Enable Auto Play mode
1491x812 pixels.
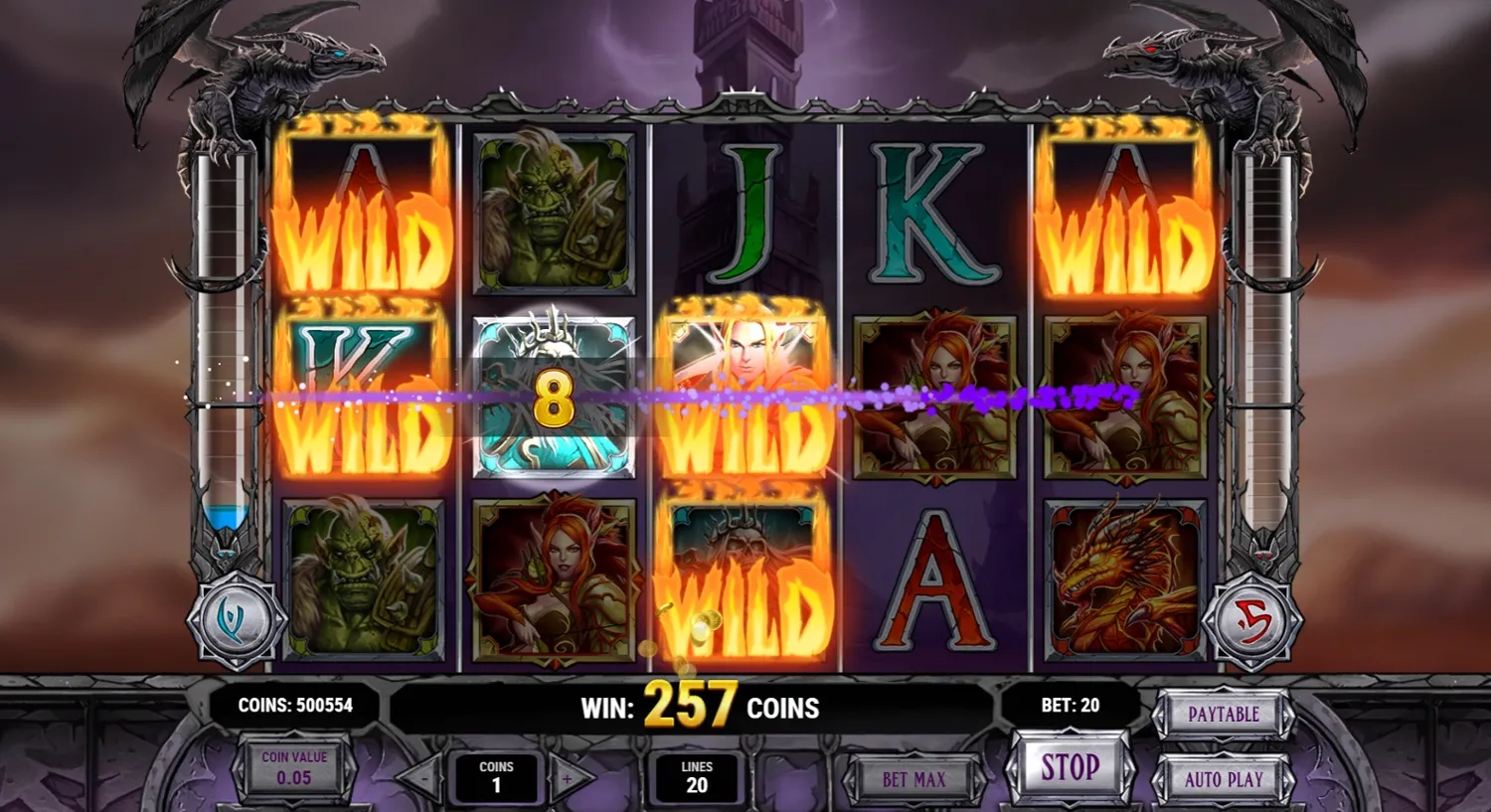(x=1224, y=779)
